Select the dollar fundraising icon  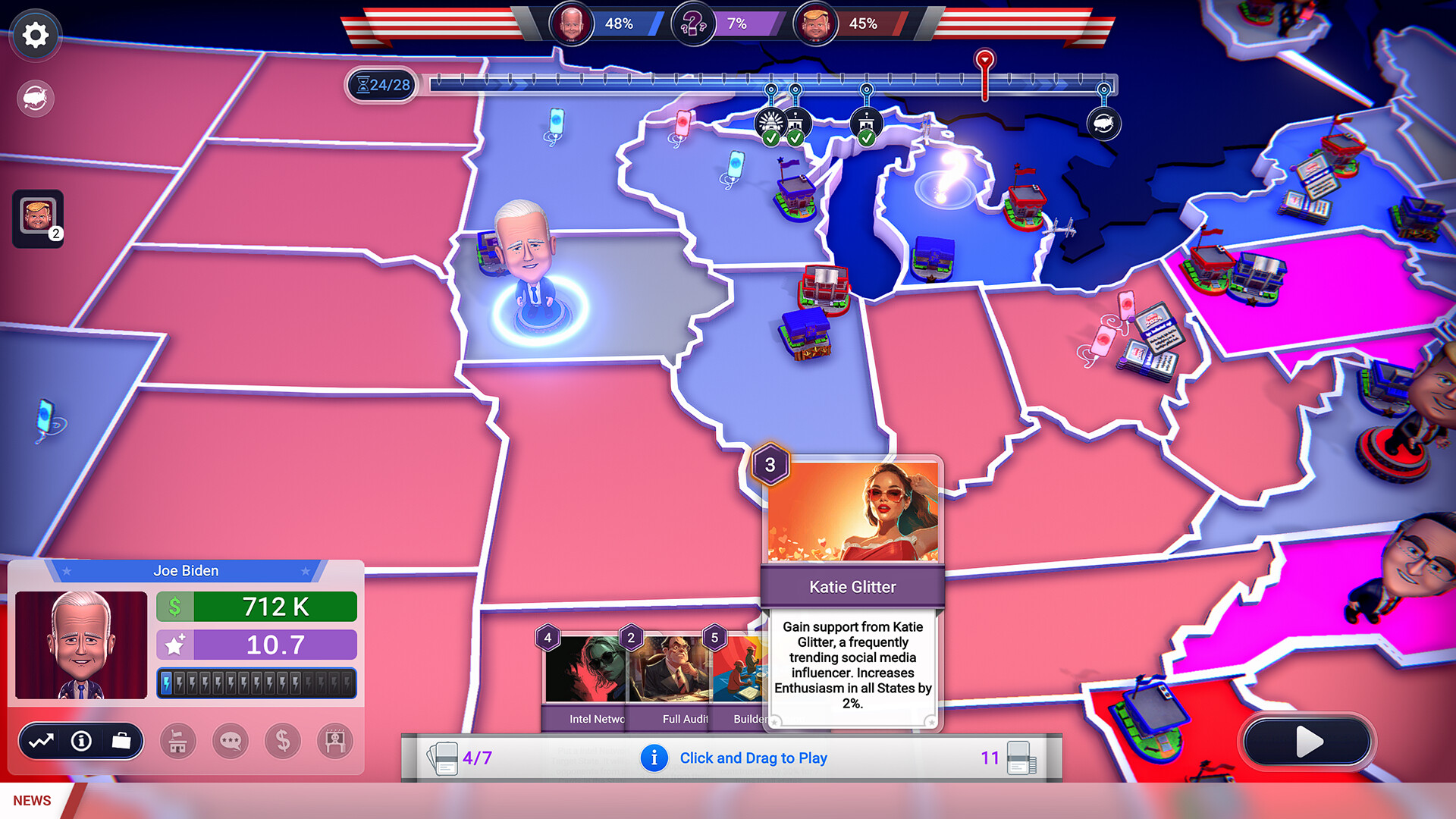pos(282,741)
